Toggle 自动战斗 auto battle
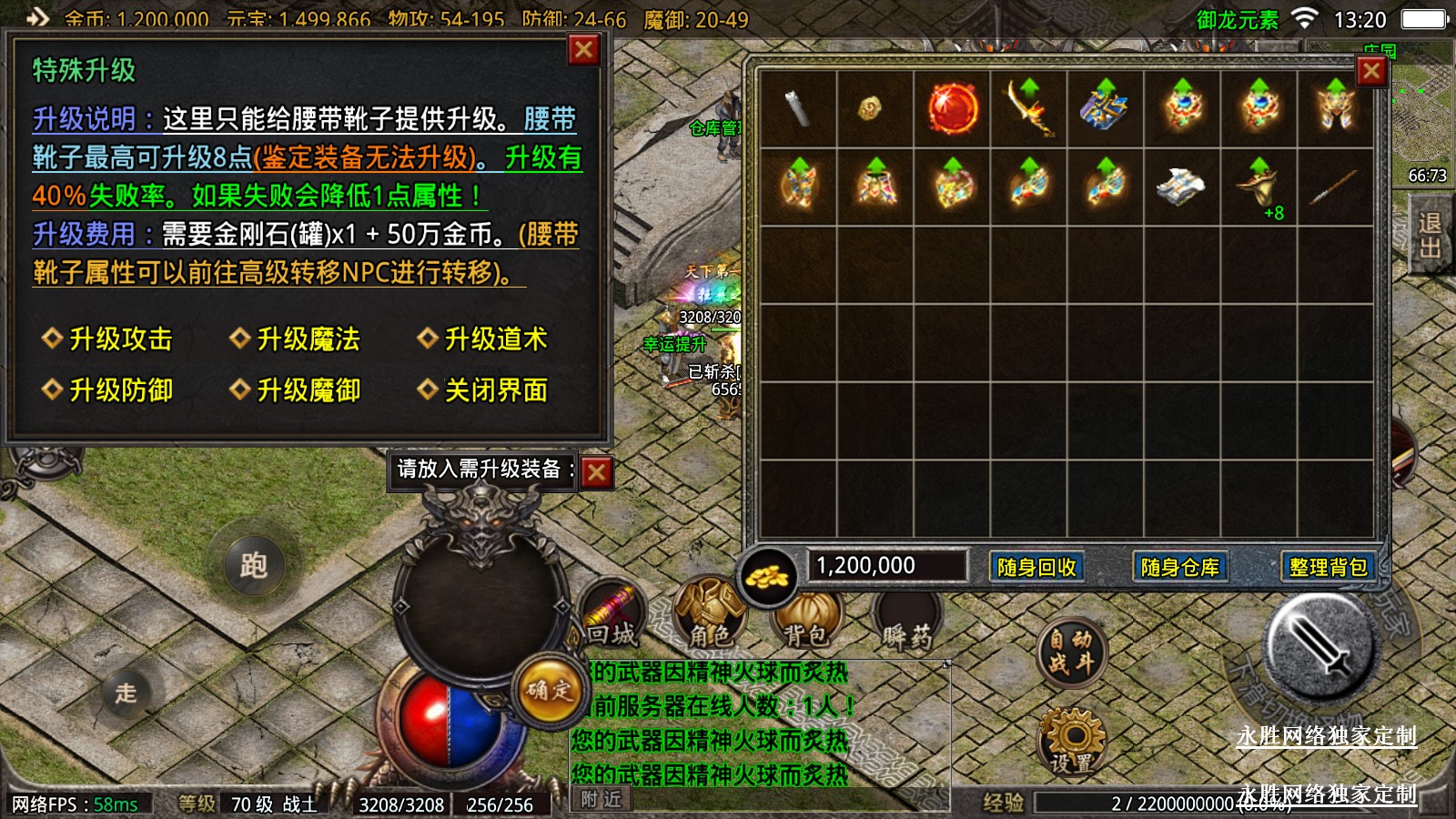The height and width of the screenshot is (819, 1456). click(1070, 652)
